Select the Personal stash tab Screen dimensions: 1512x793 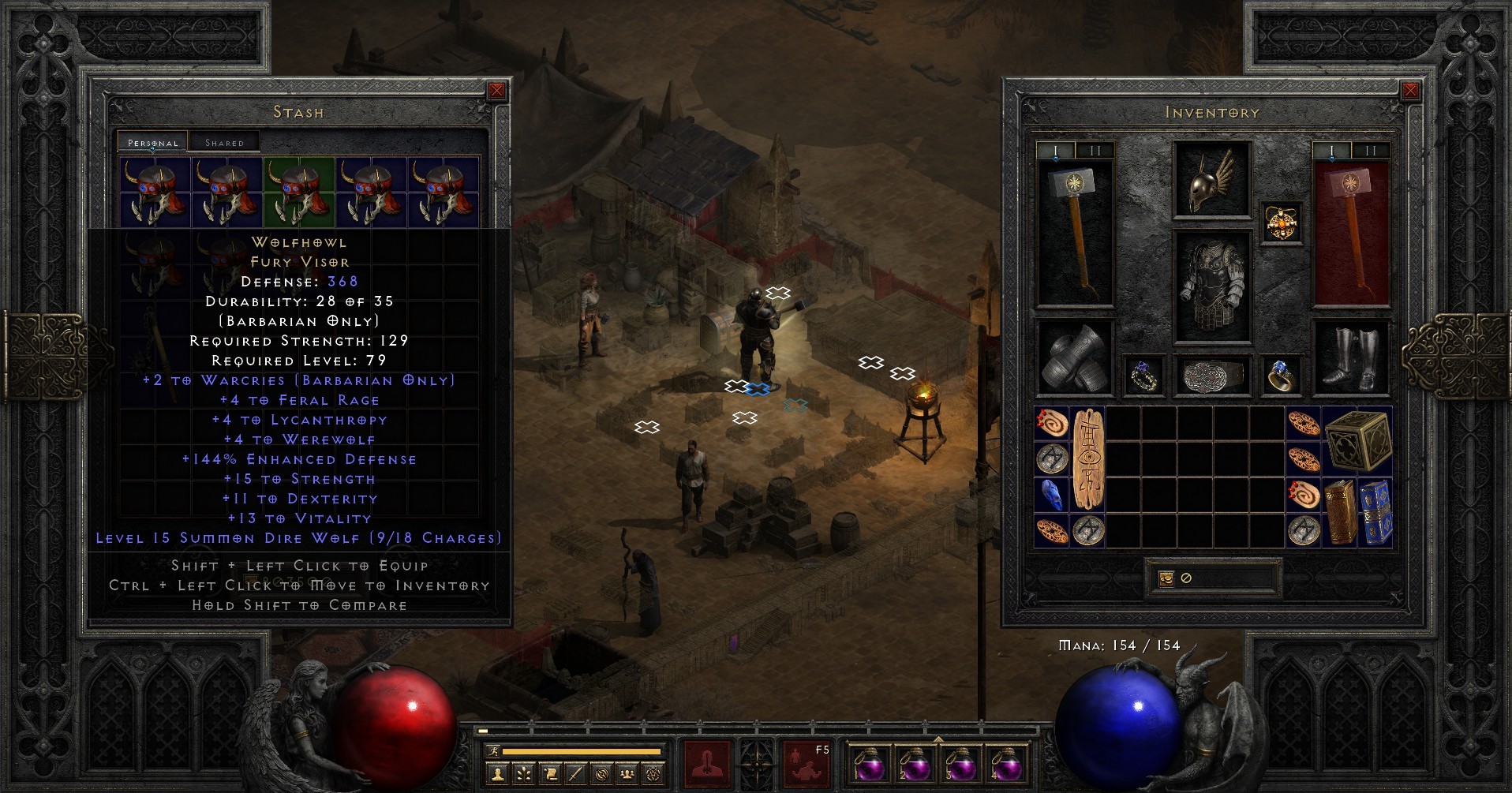point(152,142)
